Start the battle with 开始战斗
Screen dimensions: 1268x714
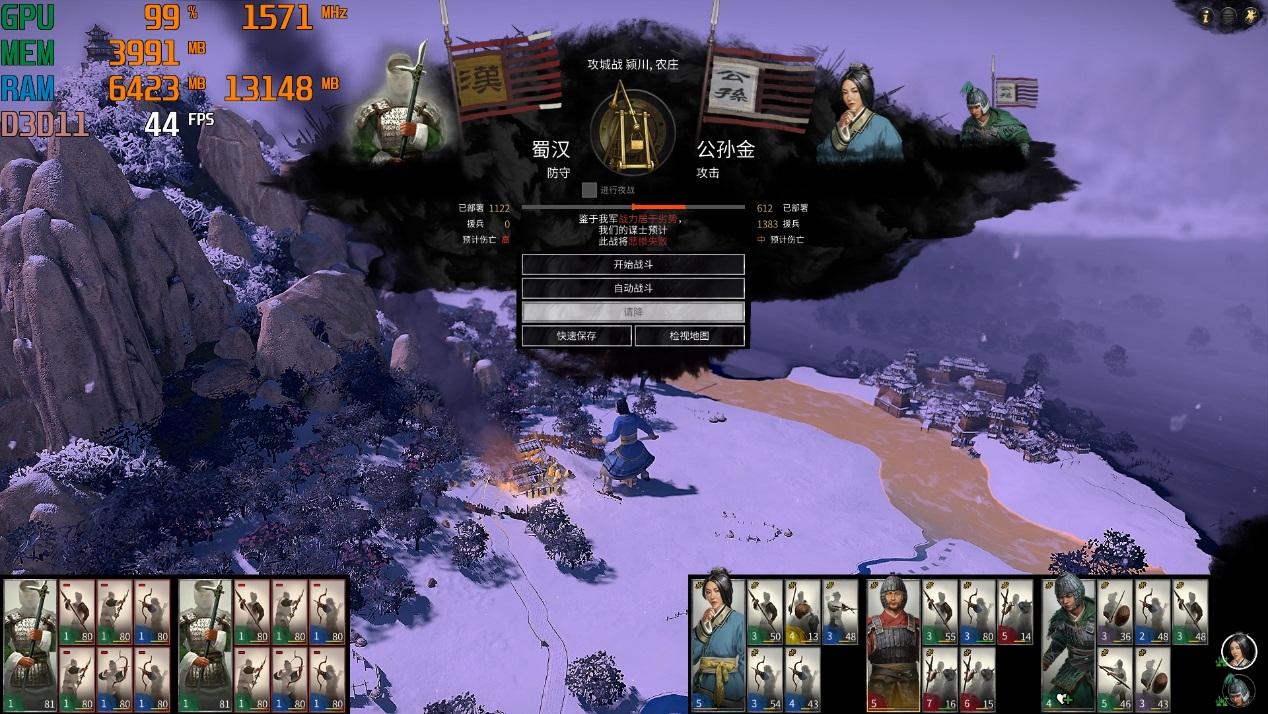coord(633,265)
